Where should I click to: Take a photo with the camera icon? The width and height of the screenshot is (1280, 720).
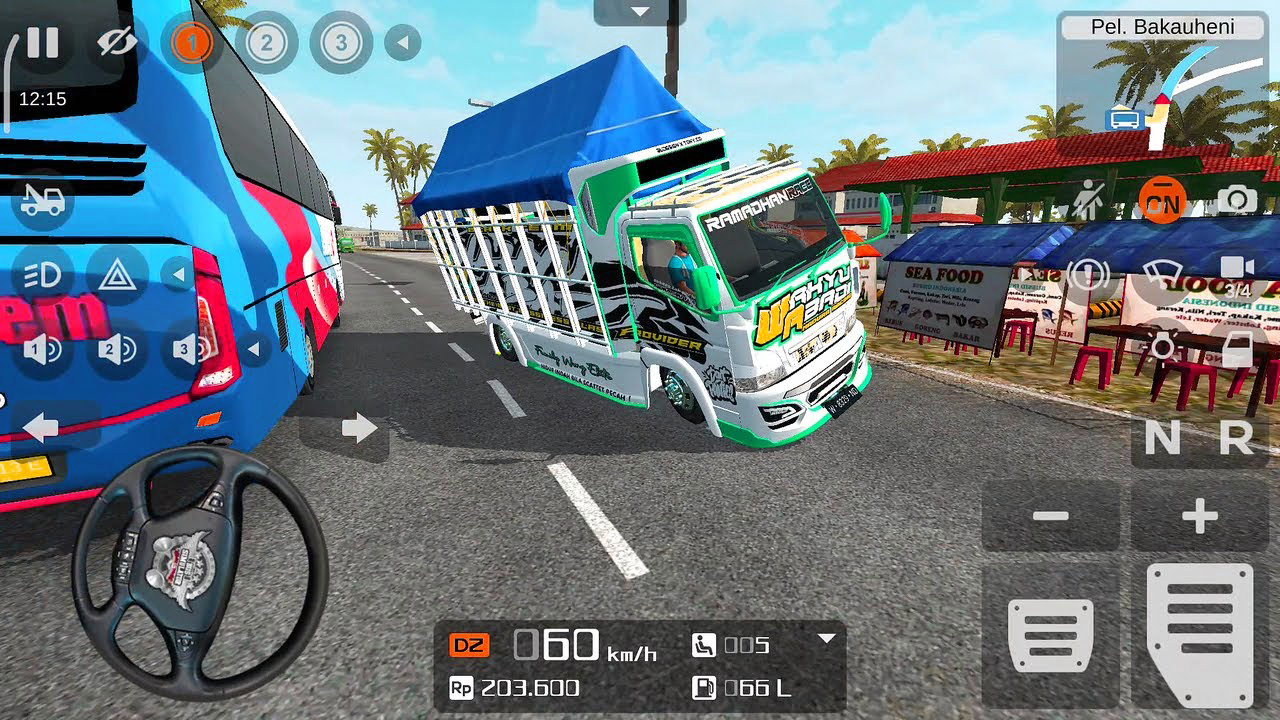[1238, 200]
